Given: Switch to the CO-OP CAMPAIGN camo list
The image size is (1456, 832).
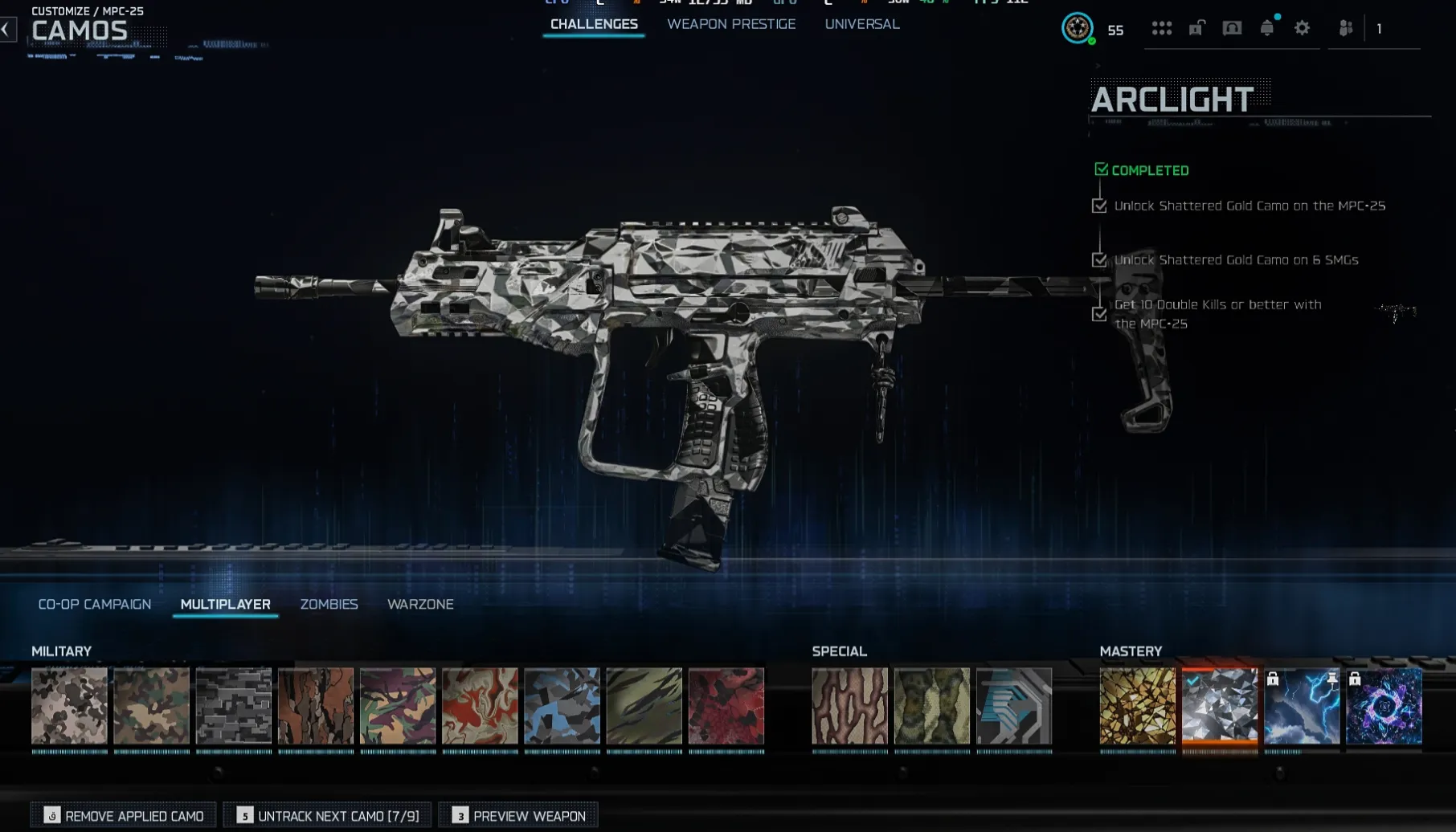Looking at the screenshot, I should (95, 604).
